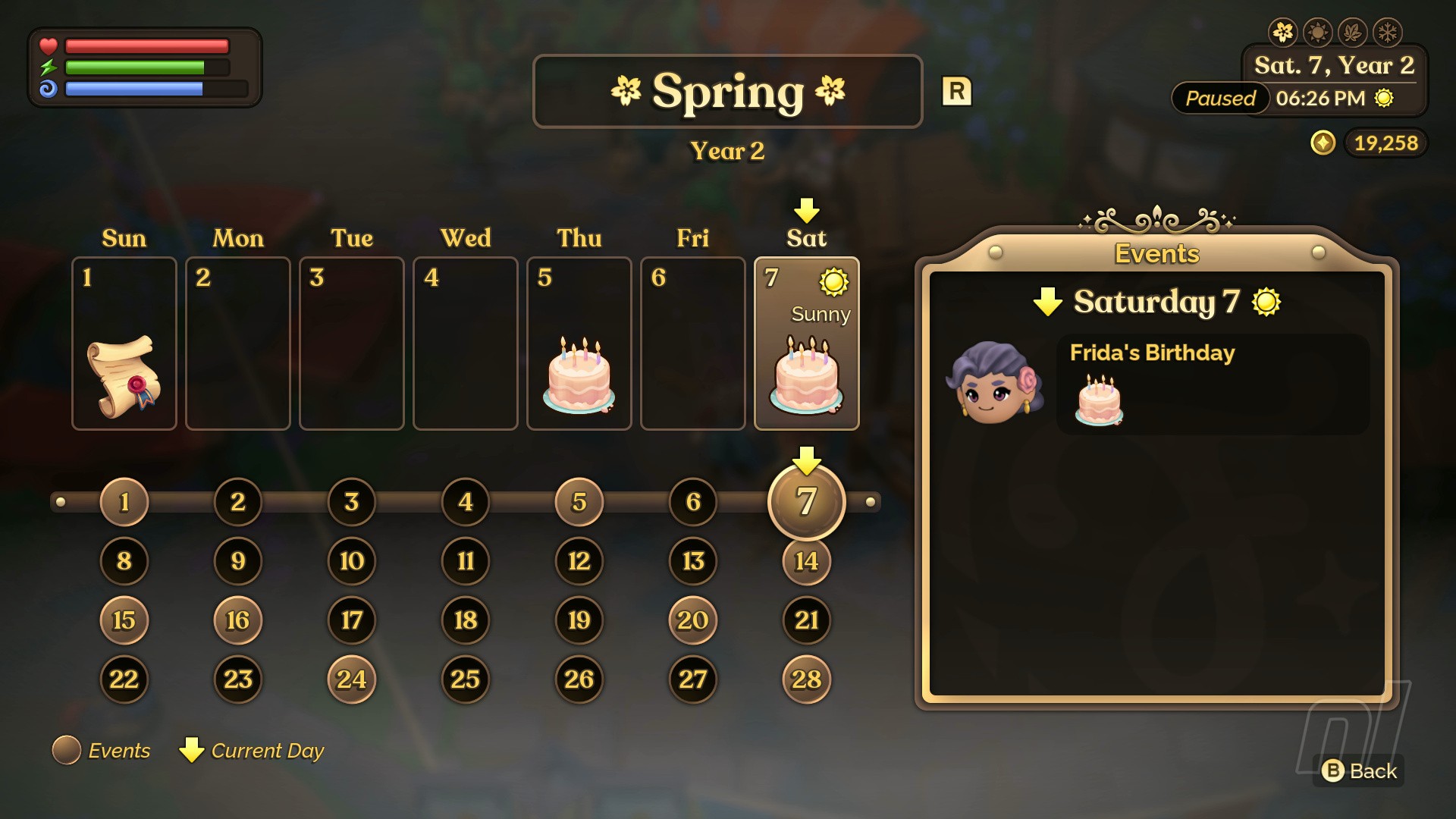Viewport: 1456px width, 819px height.
Task: Choose the empty Wednesday 4 card
Action: coord(466,344)
